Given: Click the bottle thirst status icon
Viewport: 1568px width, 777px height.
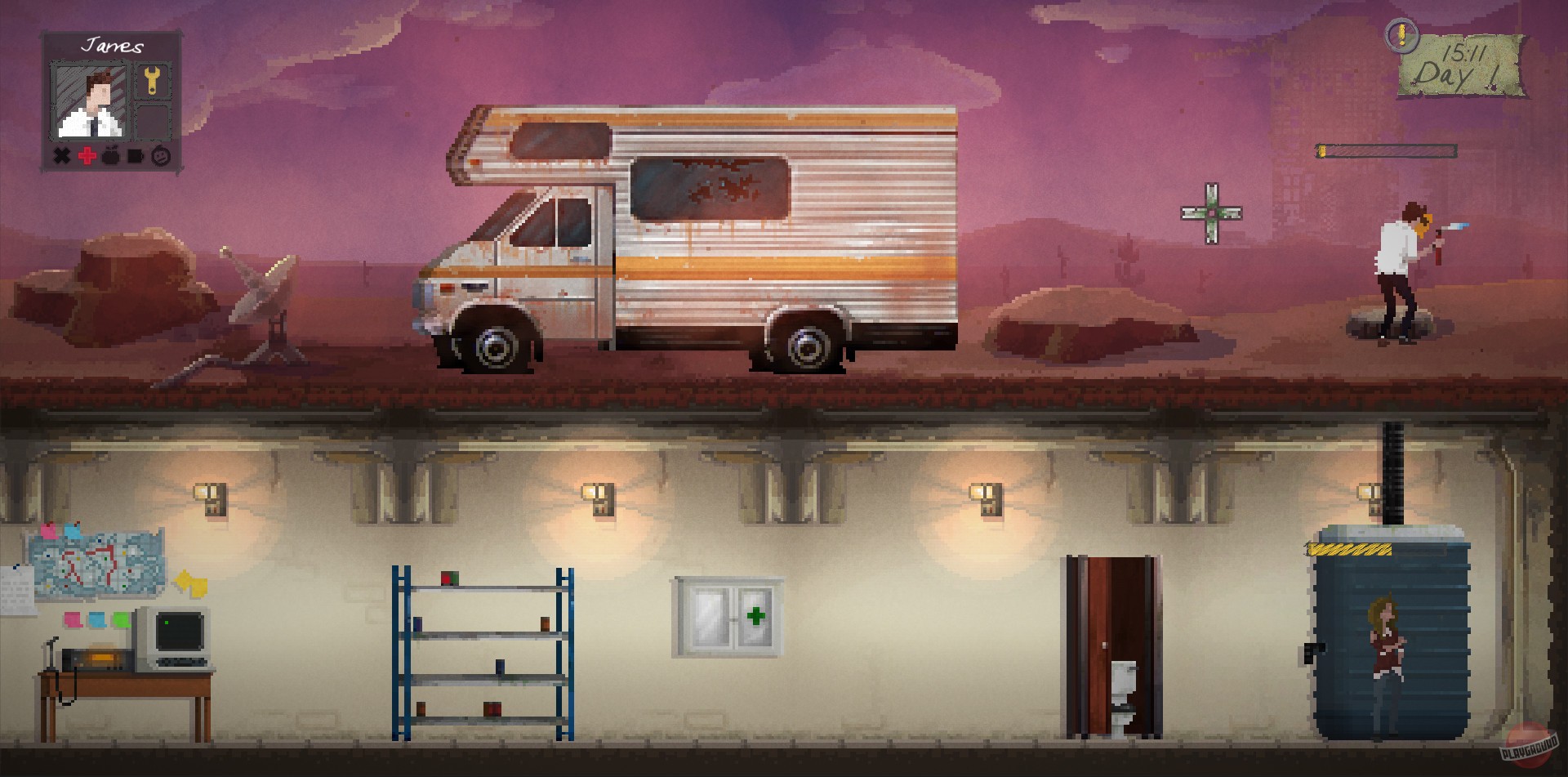Looking at the screenshot, I should (136, 155).
